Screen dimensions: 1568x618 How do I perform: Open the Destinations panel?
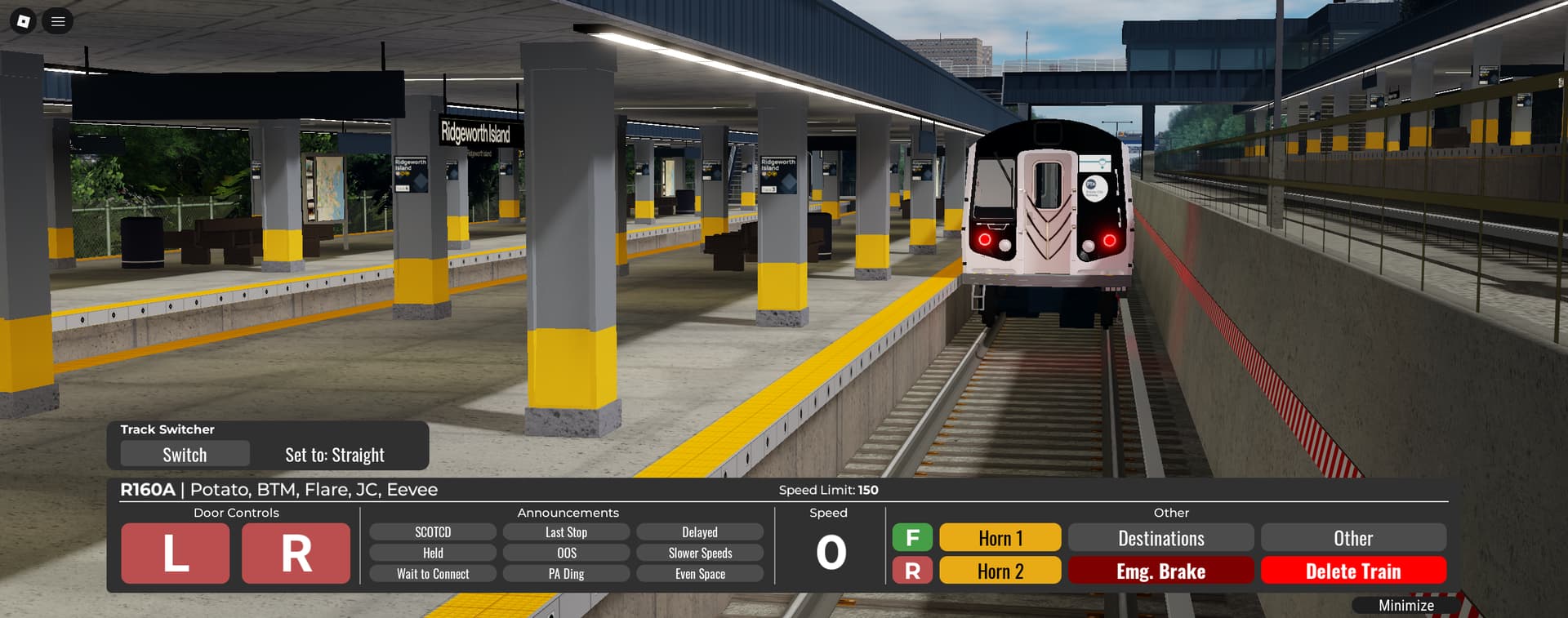pos(1160,538)
